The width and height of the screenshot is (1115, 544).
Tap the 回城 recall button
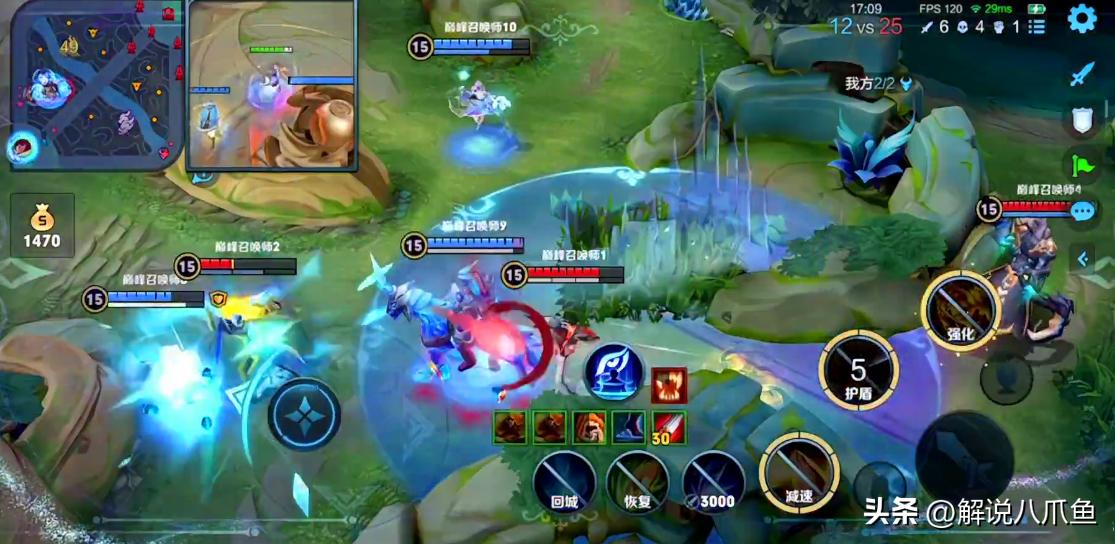[564, 482]
